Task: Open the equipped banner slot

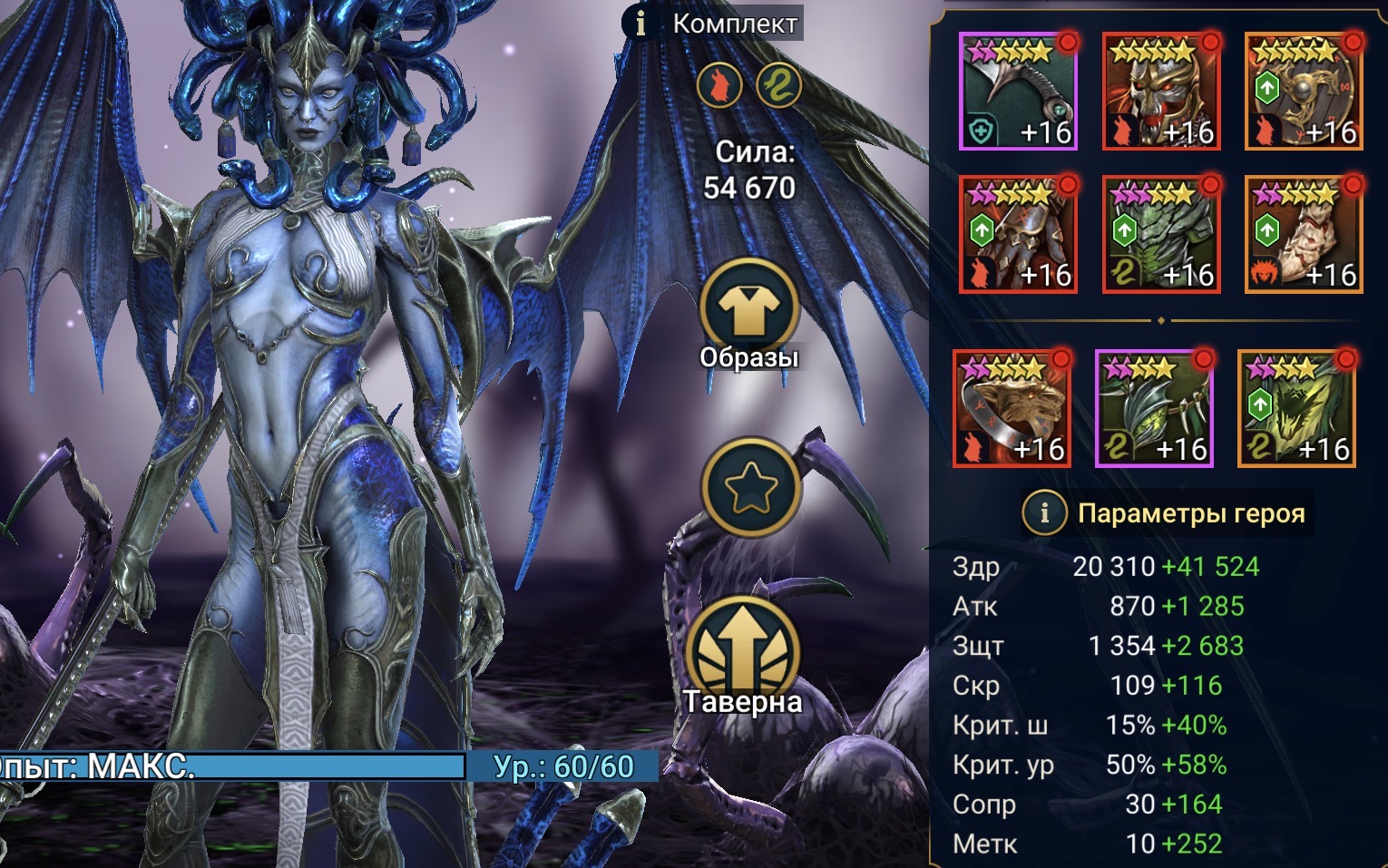Action: (1296, 408)
